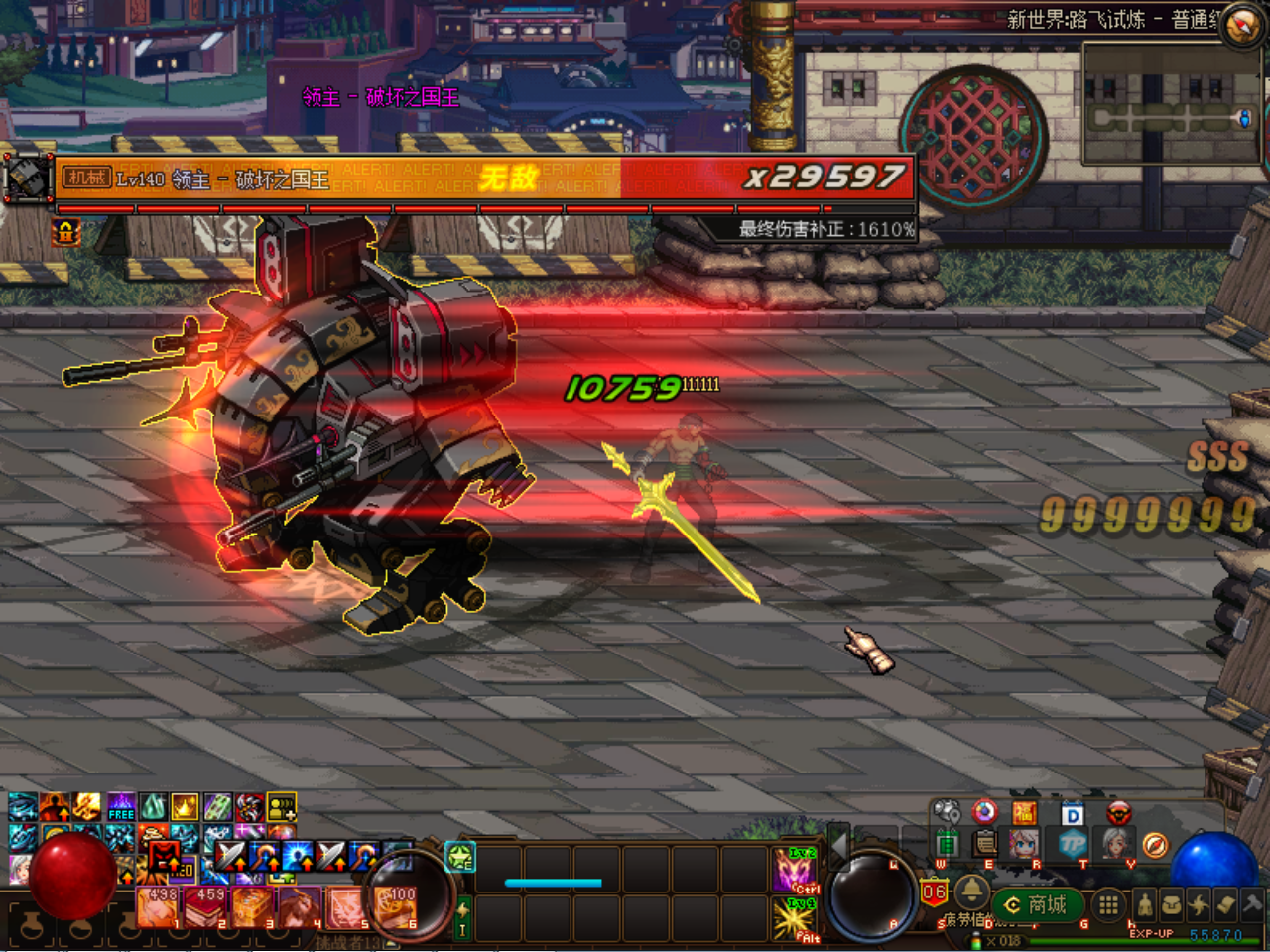Screen dimensions: 1270x952
Task: Click the auction hammer icon
Action: [1251, 904]
